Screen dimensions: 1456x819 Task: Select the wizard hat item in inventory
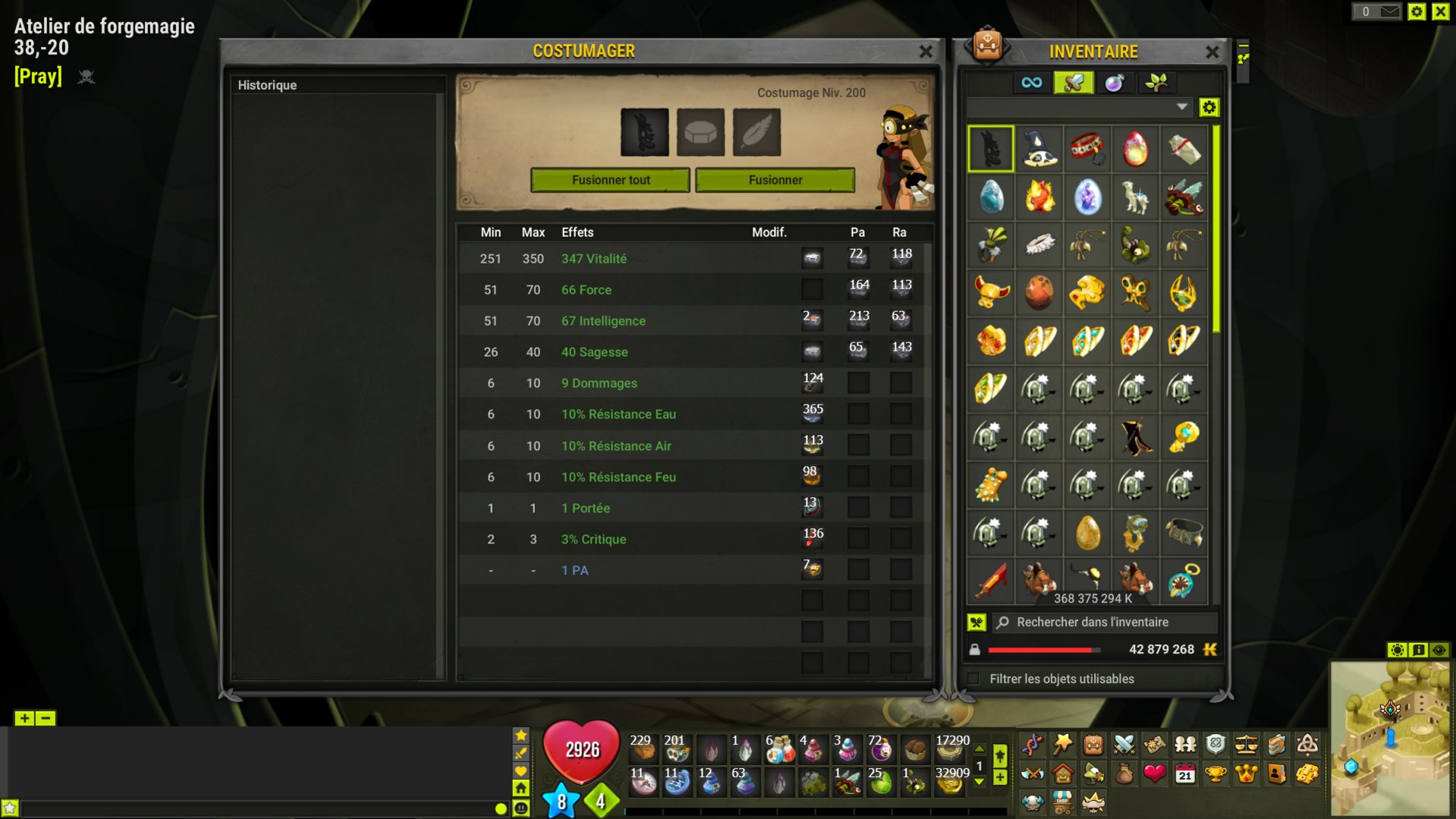(1039, 149)
